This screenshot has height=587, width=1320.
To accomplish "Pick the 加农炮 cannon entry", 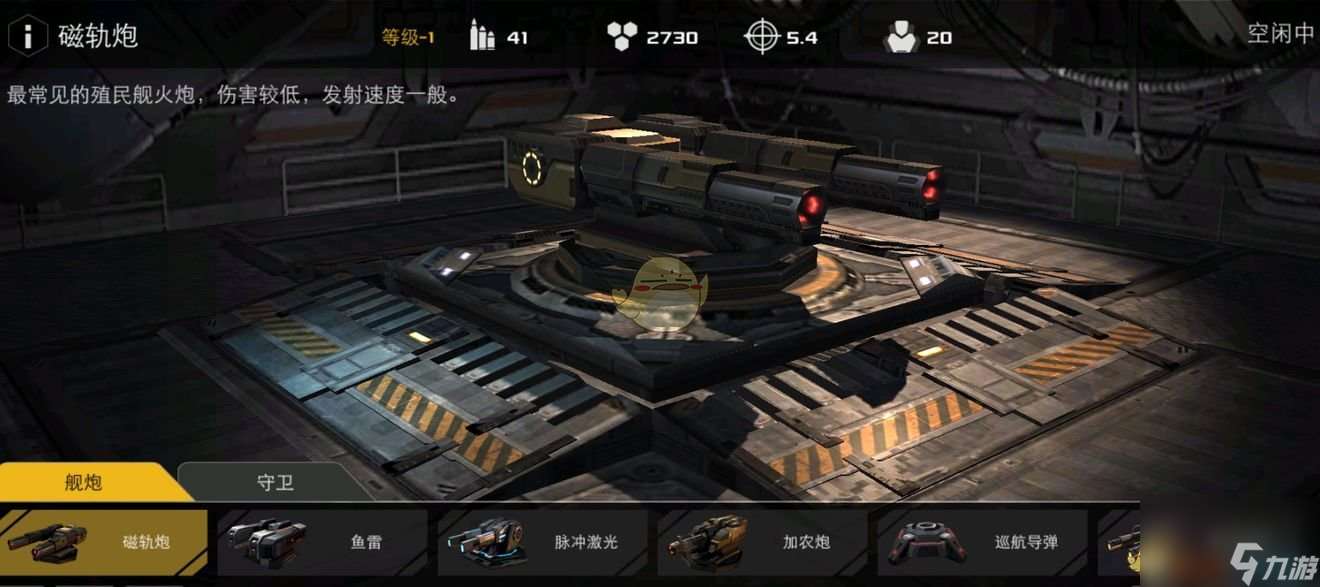I will pos(763,542).
